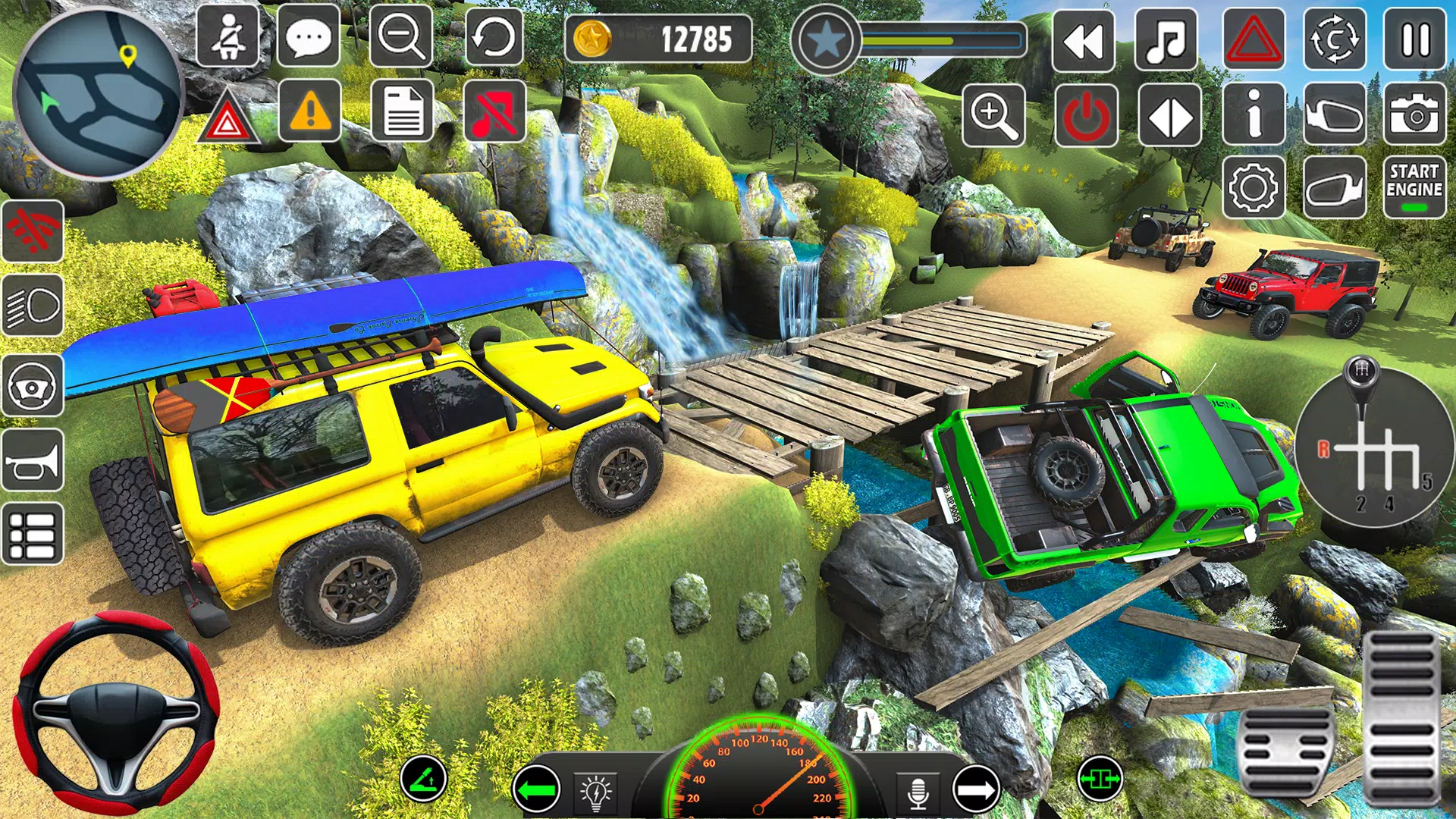1456x819 pixels.
Task: Hit the rewind double-arrow button
Action: click(x=1084, y=39)
